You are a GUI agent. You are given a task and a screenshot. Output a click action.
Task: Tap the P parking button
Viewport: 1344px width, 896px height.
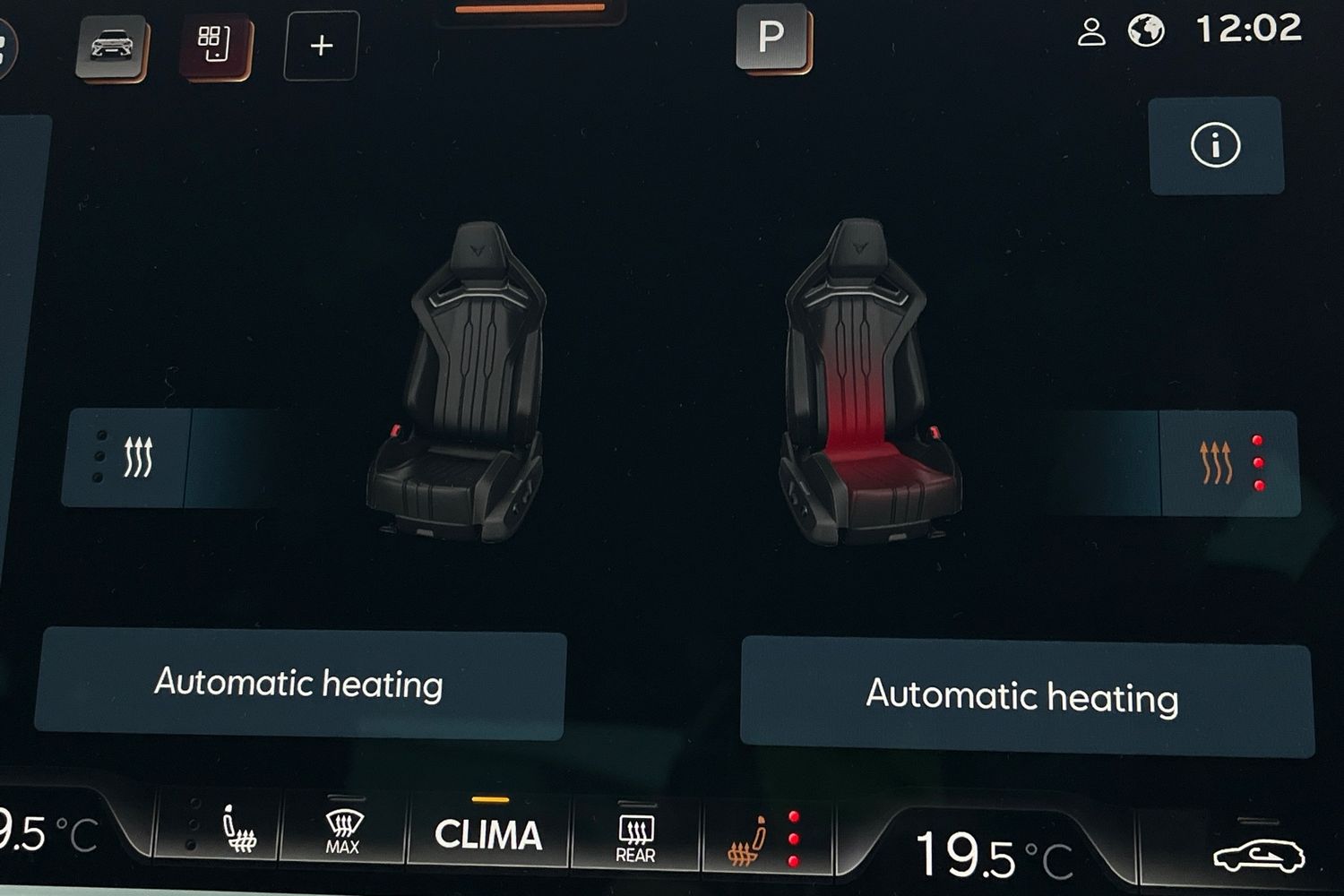[771, 38]
